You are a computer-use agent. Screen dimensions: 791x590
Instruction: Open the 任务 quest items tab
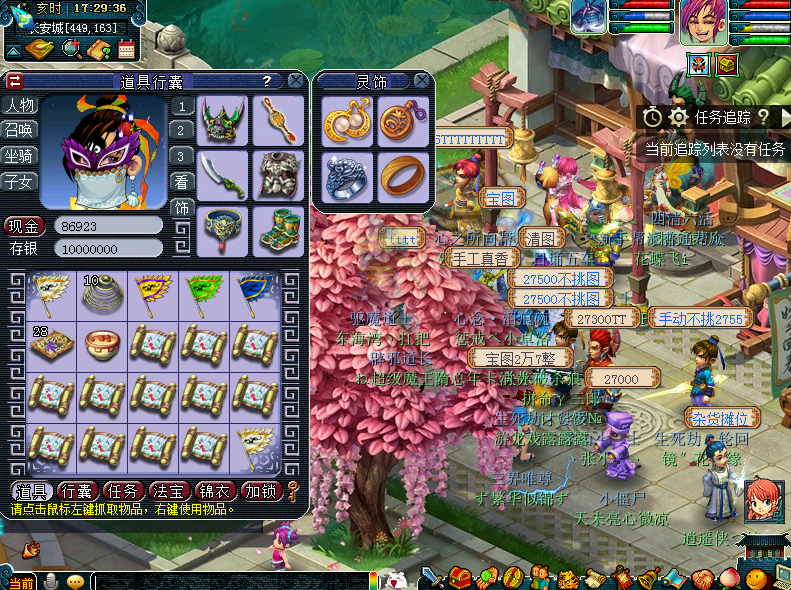[x=123, y=491]
